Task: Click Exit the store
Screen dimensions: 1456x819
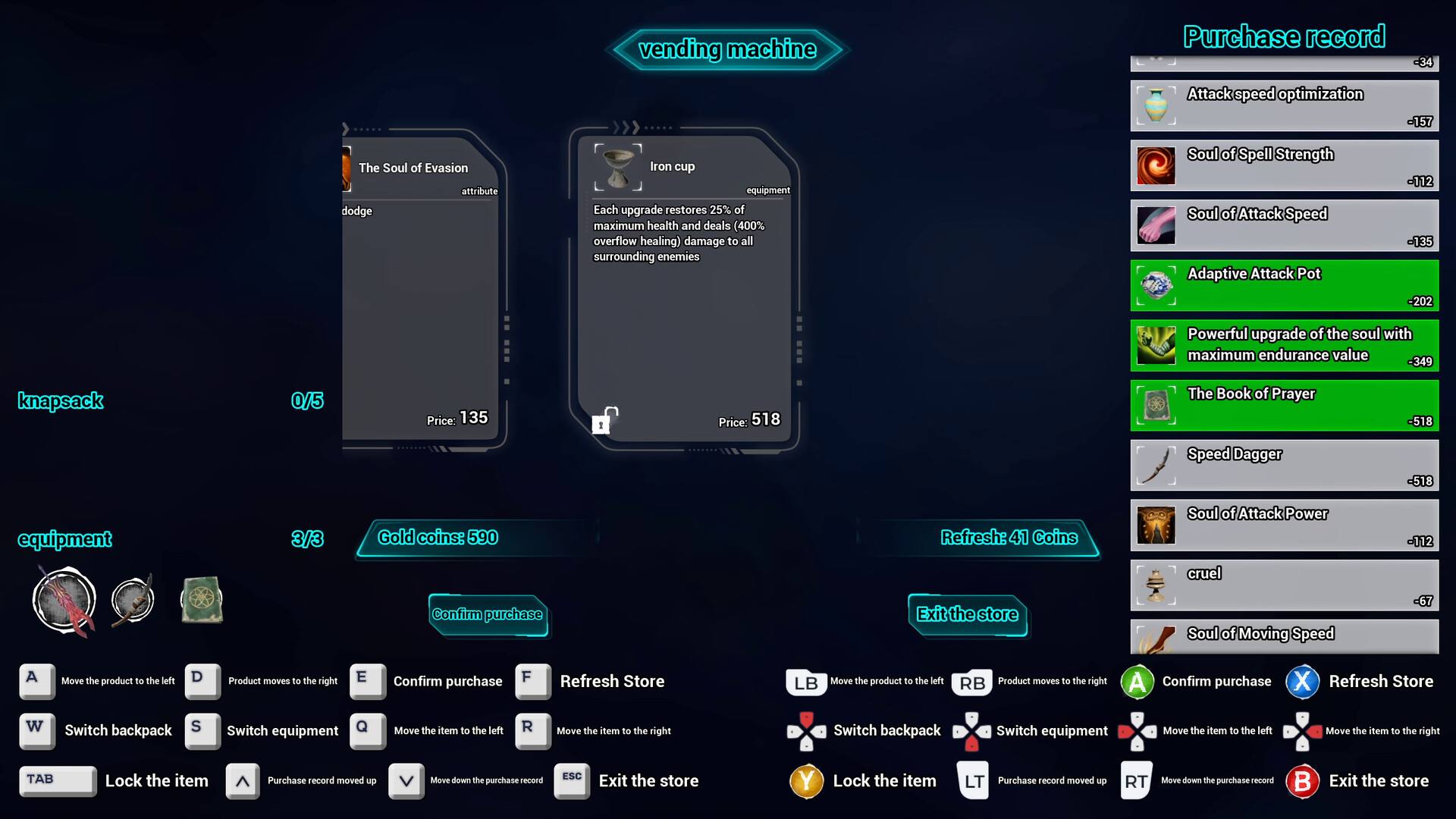Action: (967, 614)
